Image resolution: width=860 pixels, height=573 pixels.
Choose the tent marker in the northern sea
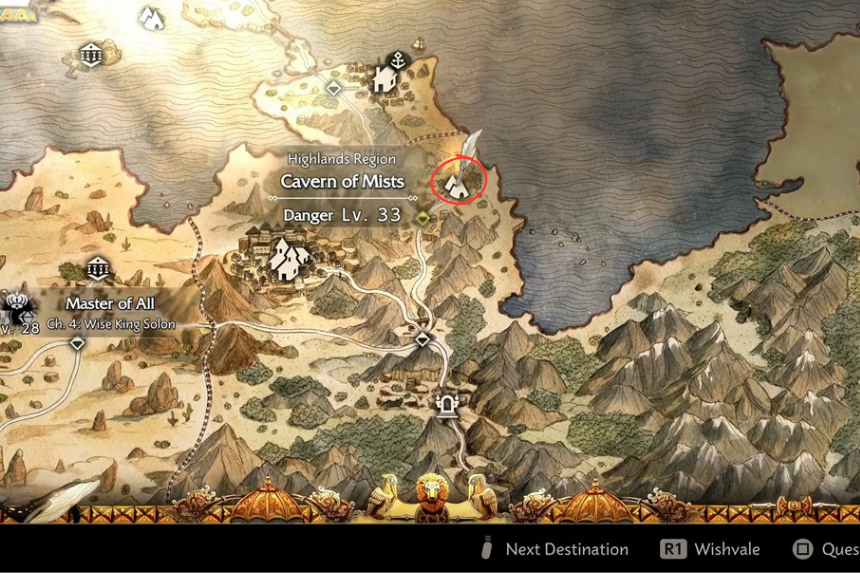coord(151,17)
